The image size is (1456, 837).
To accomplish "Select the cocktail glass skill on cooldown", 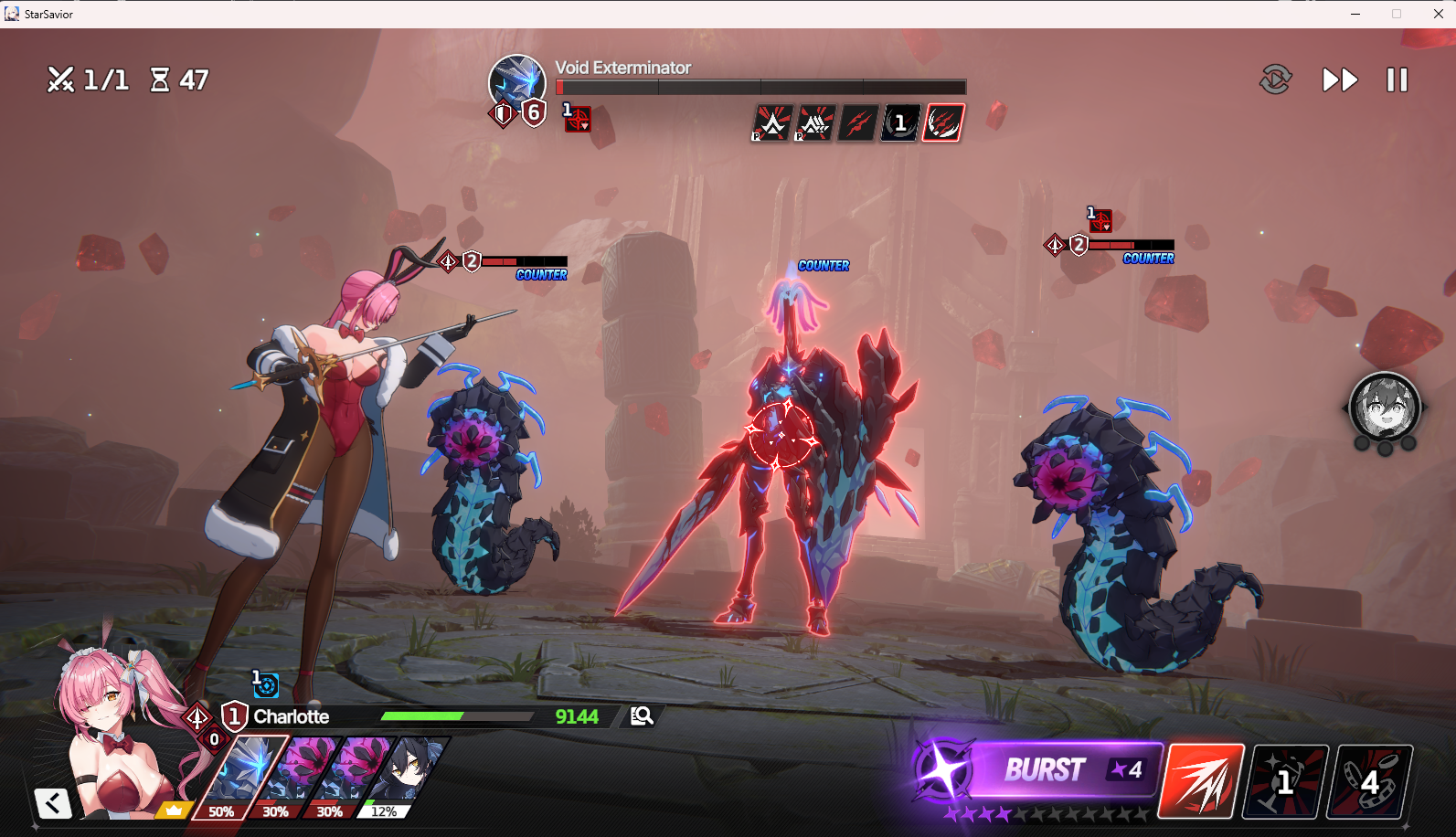I will (x=1286, y=781).
